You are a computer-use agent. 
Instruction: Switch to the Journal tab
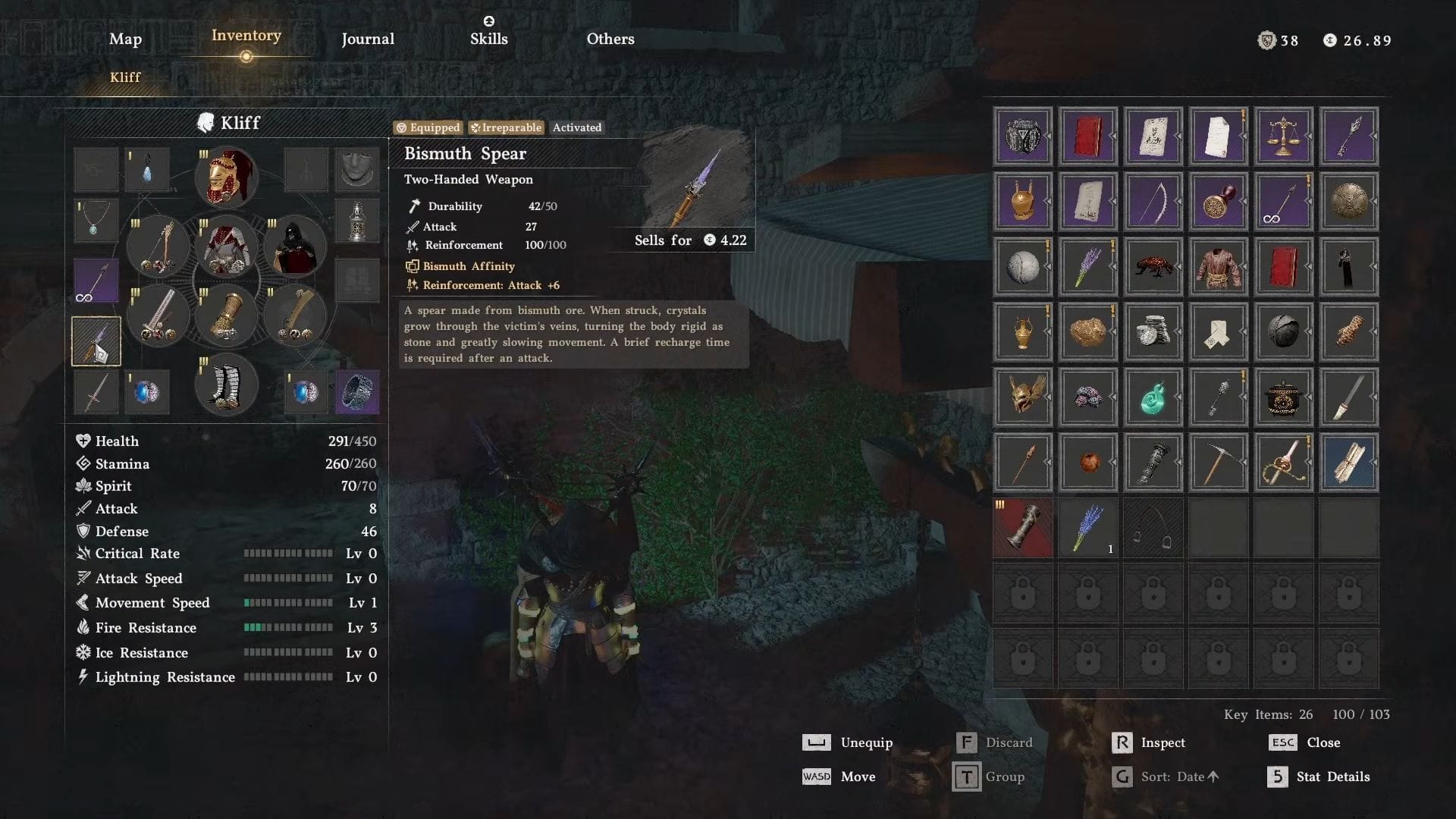point(368,39)
